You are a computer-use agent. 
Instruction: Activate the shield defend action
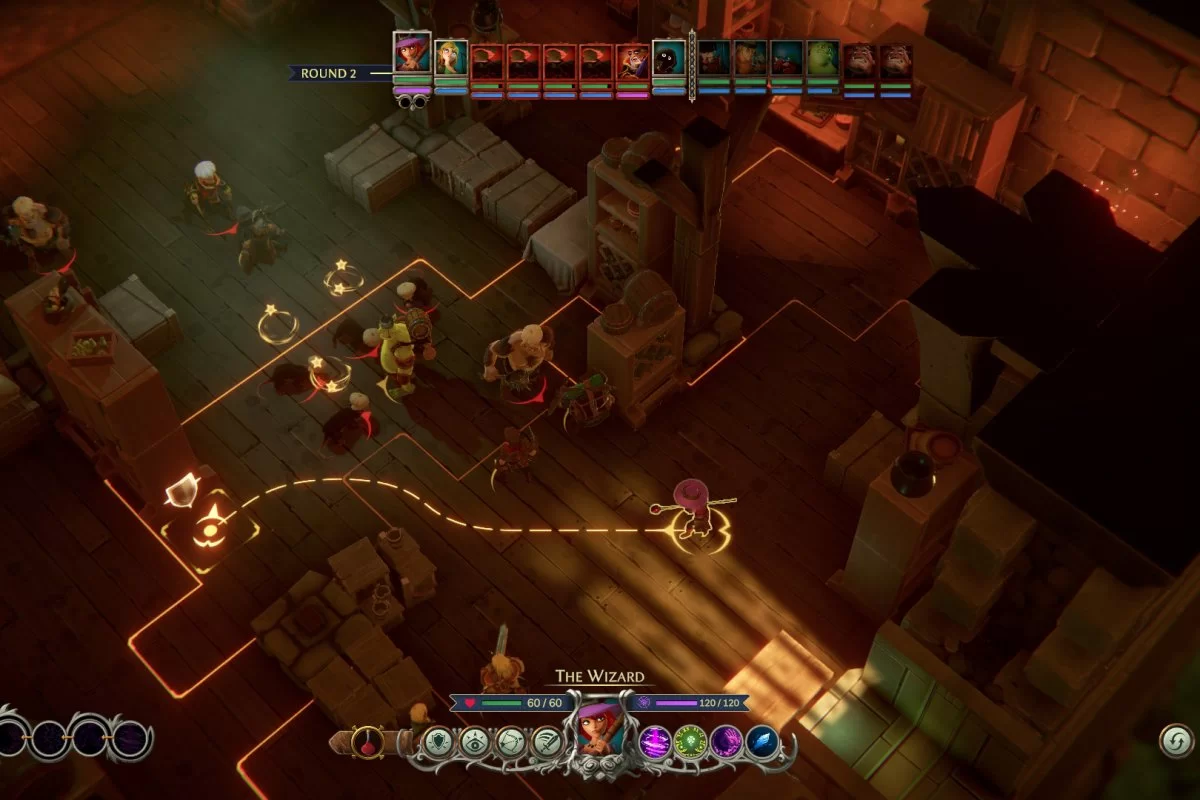(x=438, y=742)
